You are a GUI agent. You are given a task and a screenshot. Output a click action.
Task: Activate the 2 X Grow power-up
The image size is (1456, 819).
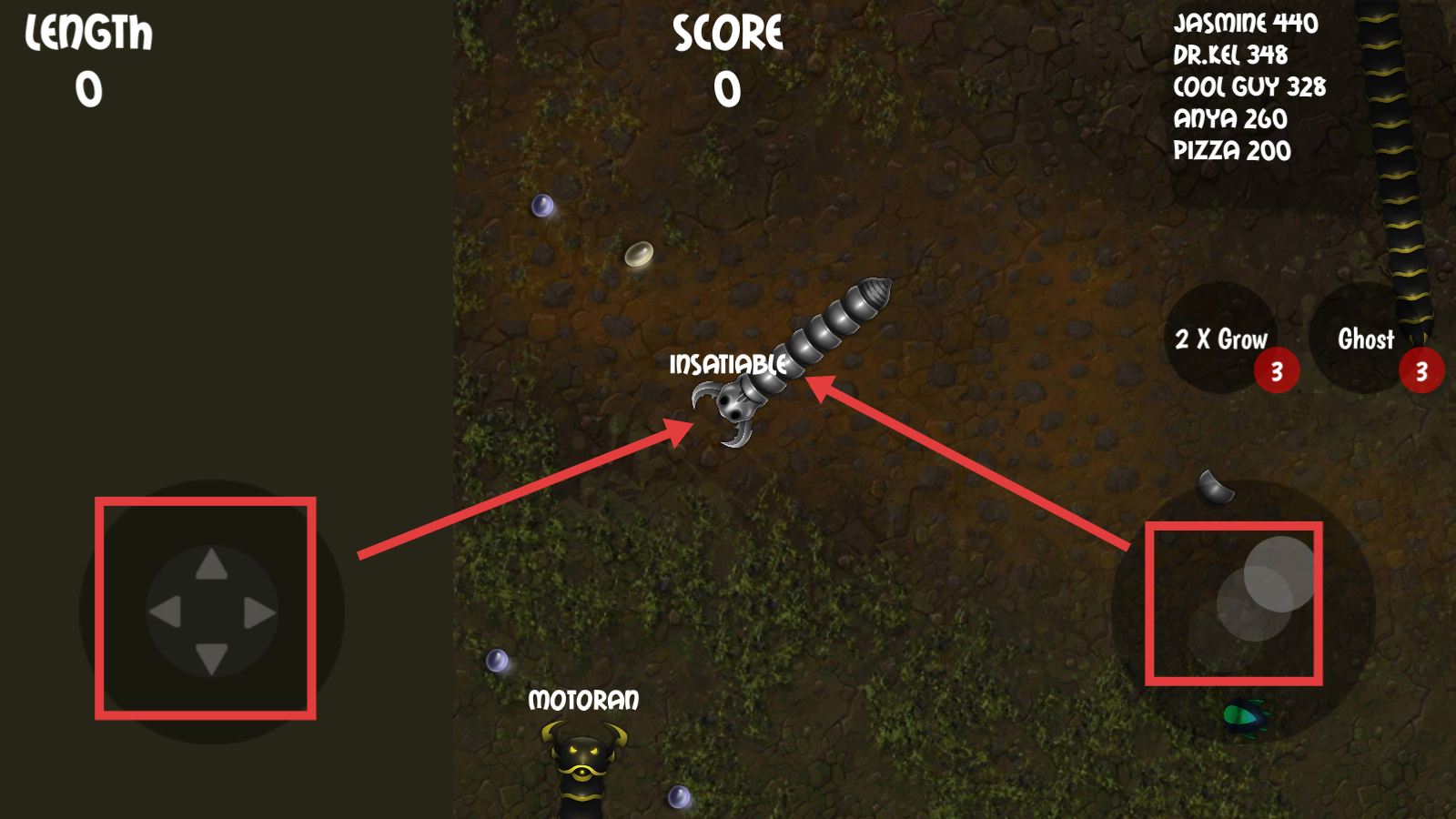[x=1220, y=339]
